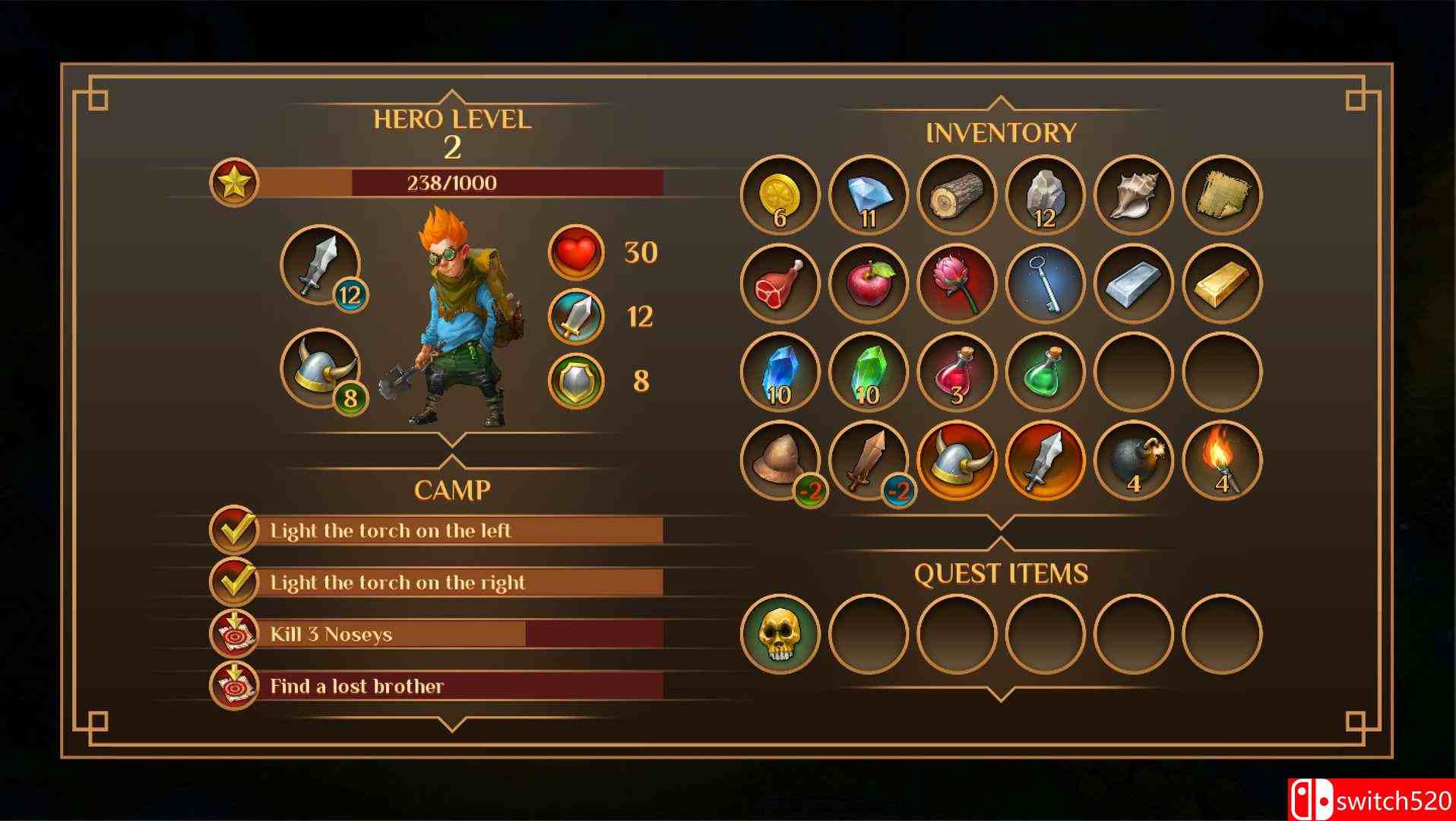1456x821 pixels.
Task: Click the diamond item showing 11
Action: 867,195
